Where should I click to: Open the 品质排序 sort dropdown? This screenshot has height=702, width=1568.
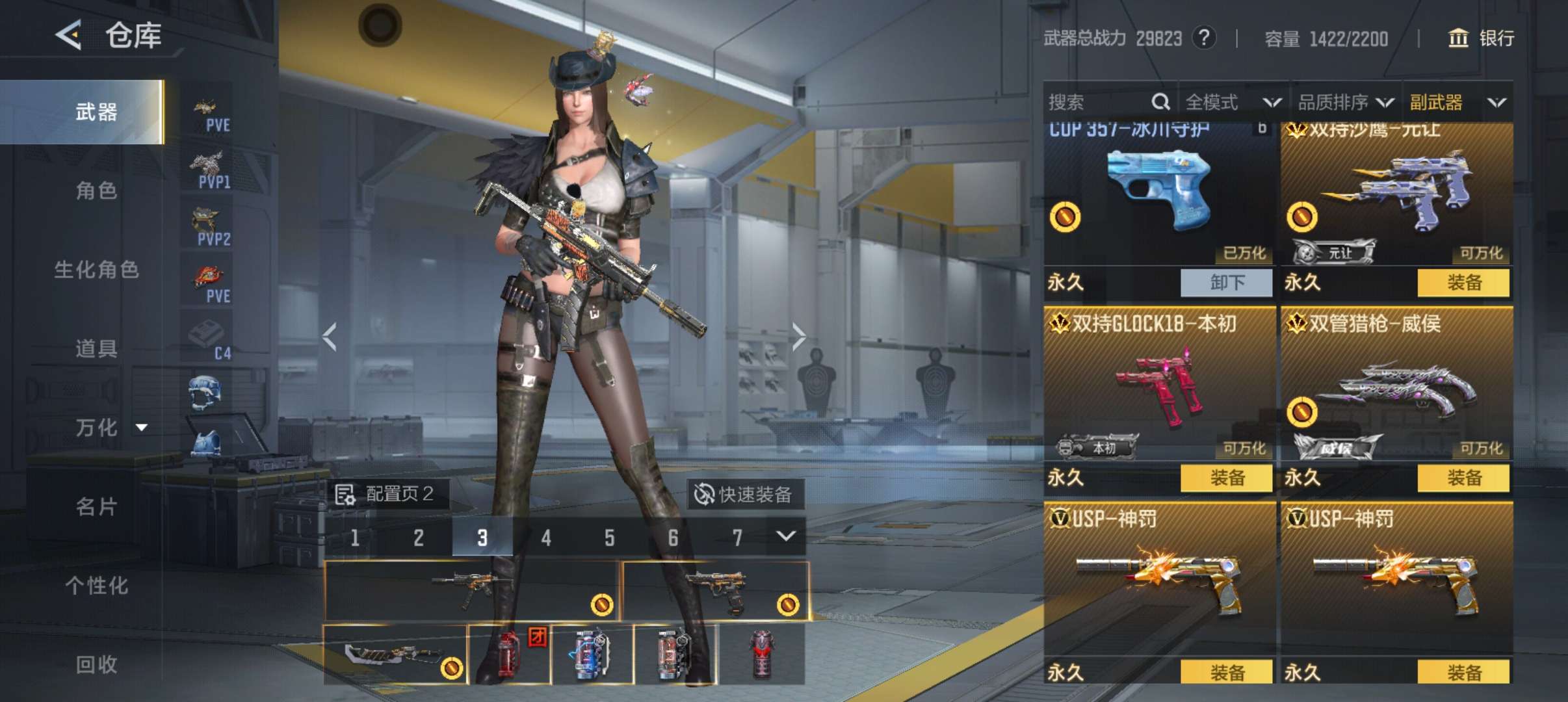(1345, 102)
